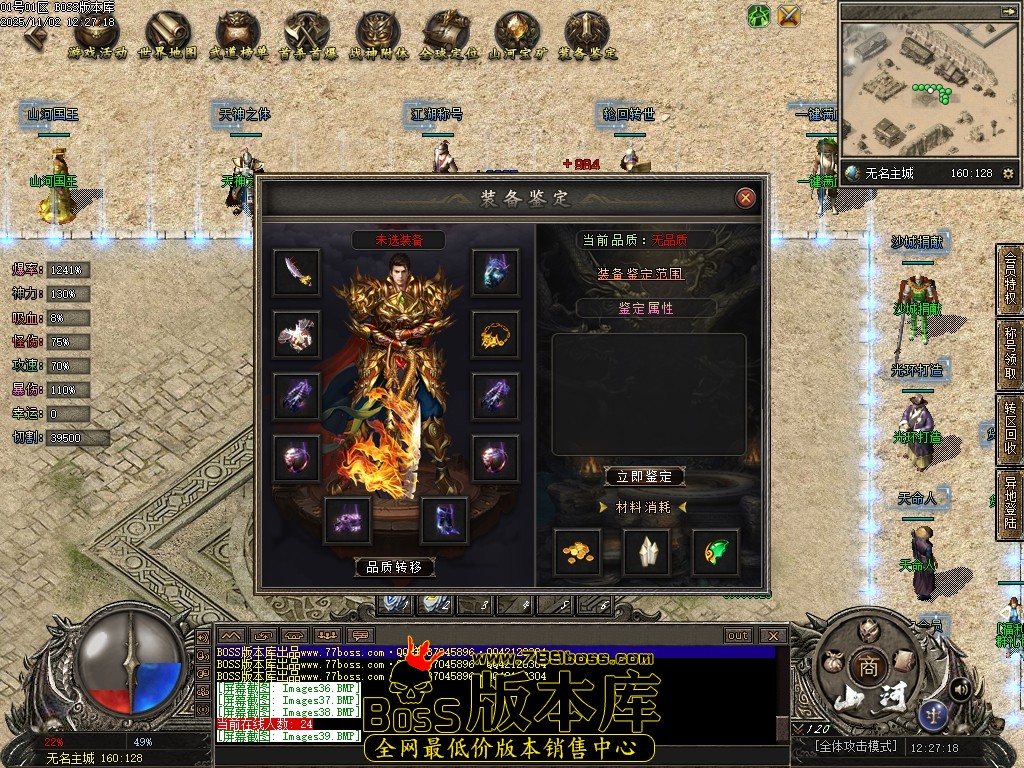Select the curved sword weapon slot
The width and height of the screenshot is (1024, 768).
[x=297, y=272]
